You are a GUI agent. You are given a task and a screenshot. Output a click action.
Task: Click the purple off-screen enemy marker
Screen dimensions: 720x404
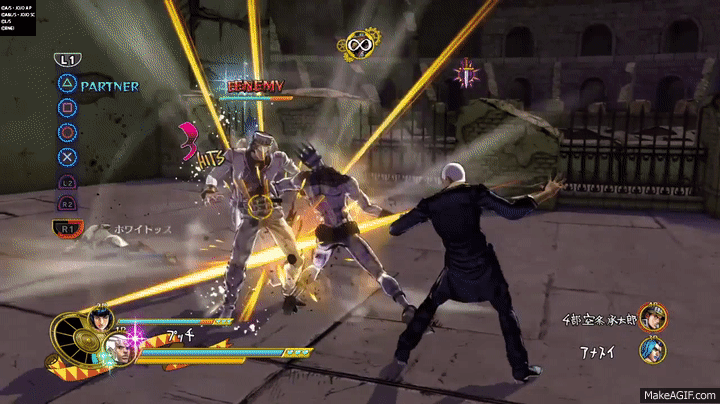[x=466, y=73]
